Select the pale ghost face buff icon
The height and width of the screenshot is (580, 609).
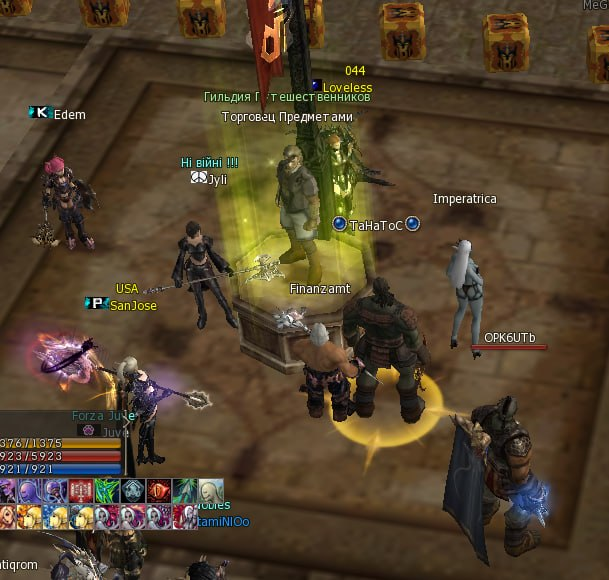[208, 491]
